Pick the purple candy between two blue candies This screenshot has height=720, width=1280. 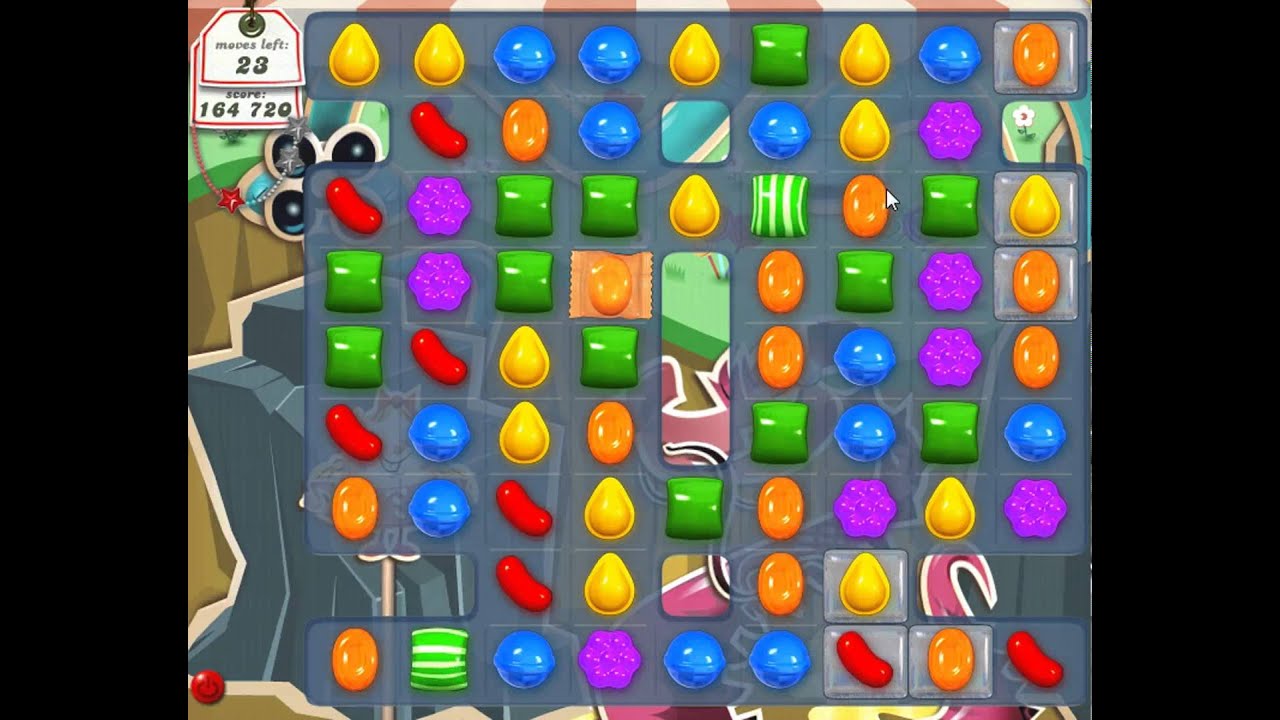(x=610, y=661)
